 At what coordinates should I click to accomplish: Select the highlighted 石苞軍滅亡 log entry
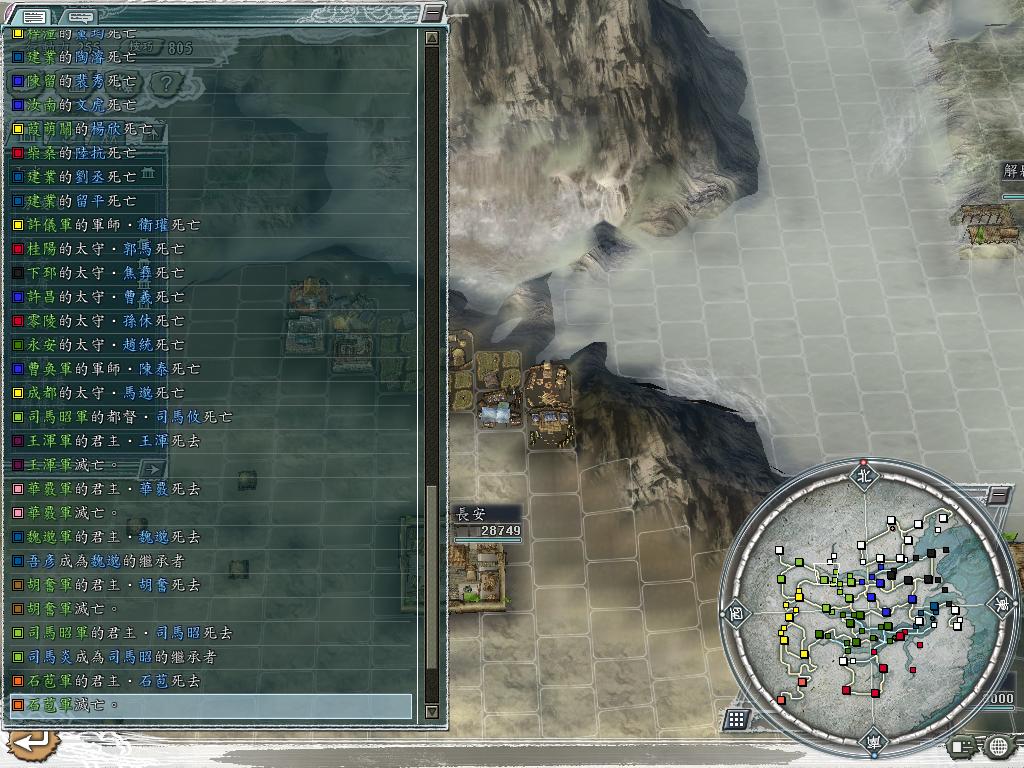pos(210,705)
